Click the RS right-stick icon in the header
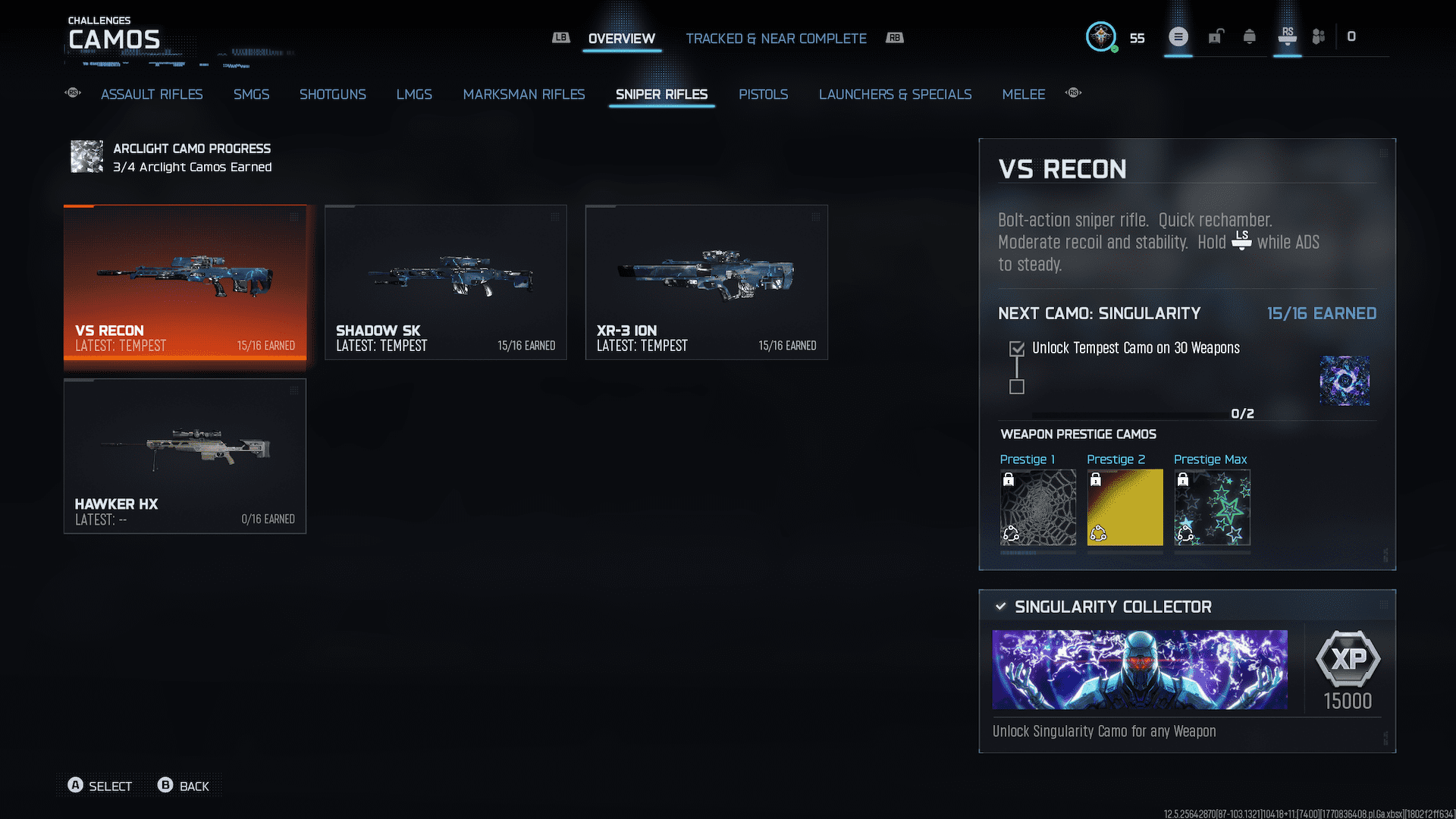This screenshot has height=819, width=1456. (x=1287, y=36)
